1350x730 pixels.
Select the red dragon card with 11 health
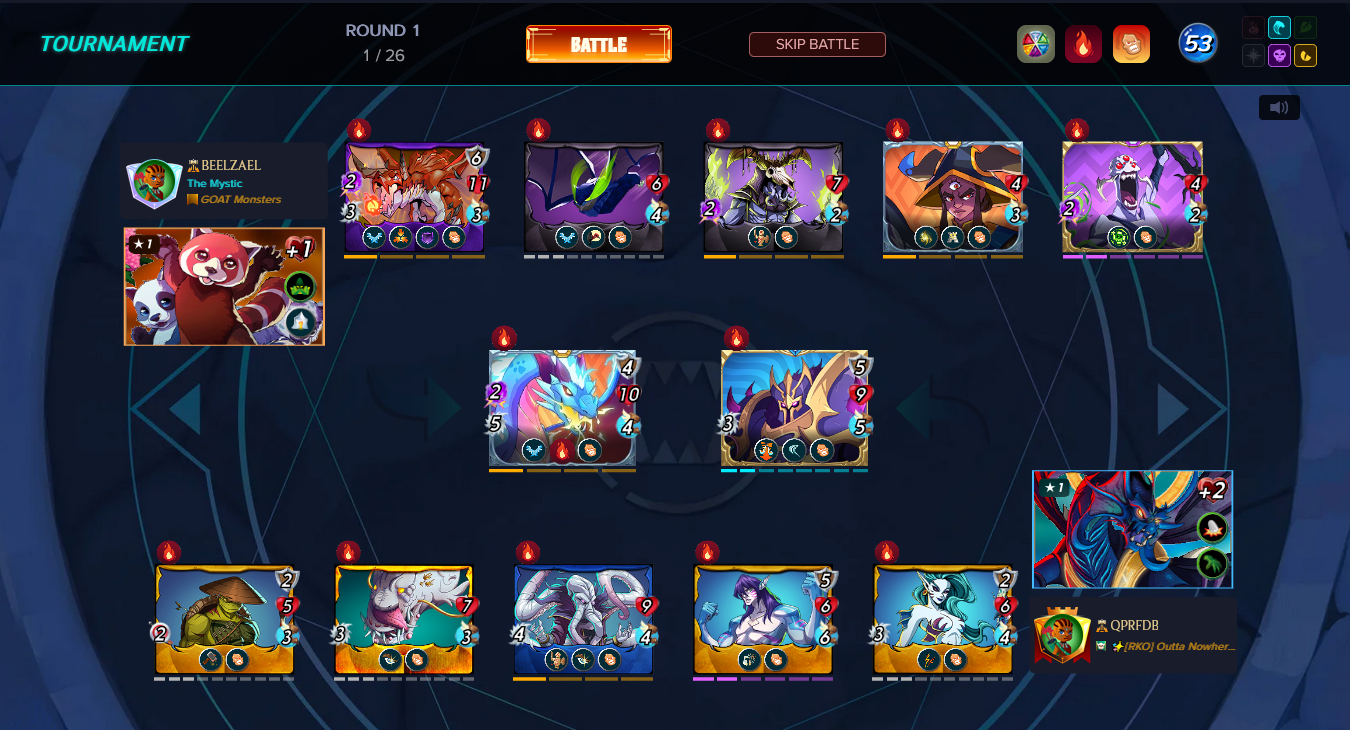tap(414, 196)
